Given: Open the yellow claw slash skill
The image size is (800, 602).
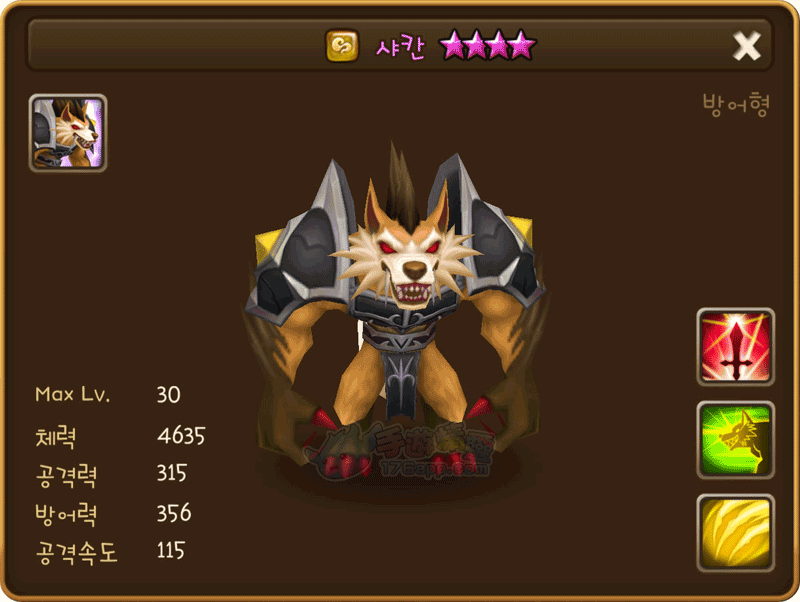Looking at the screenshot, I should click(735, 533).
